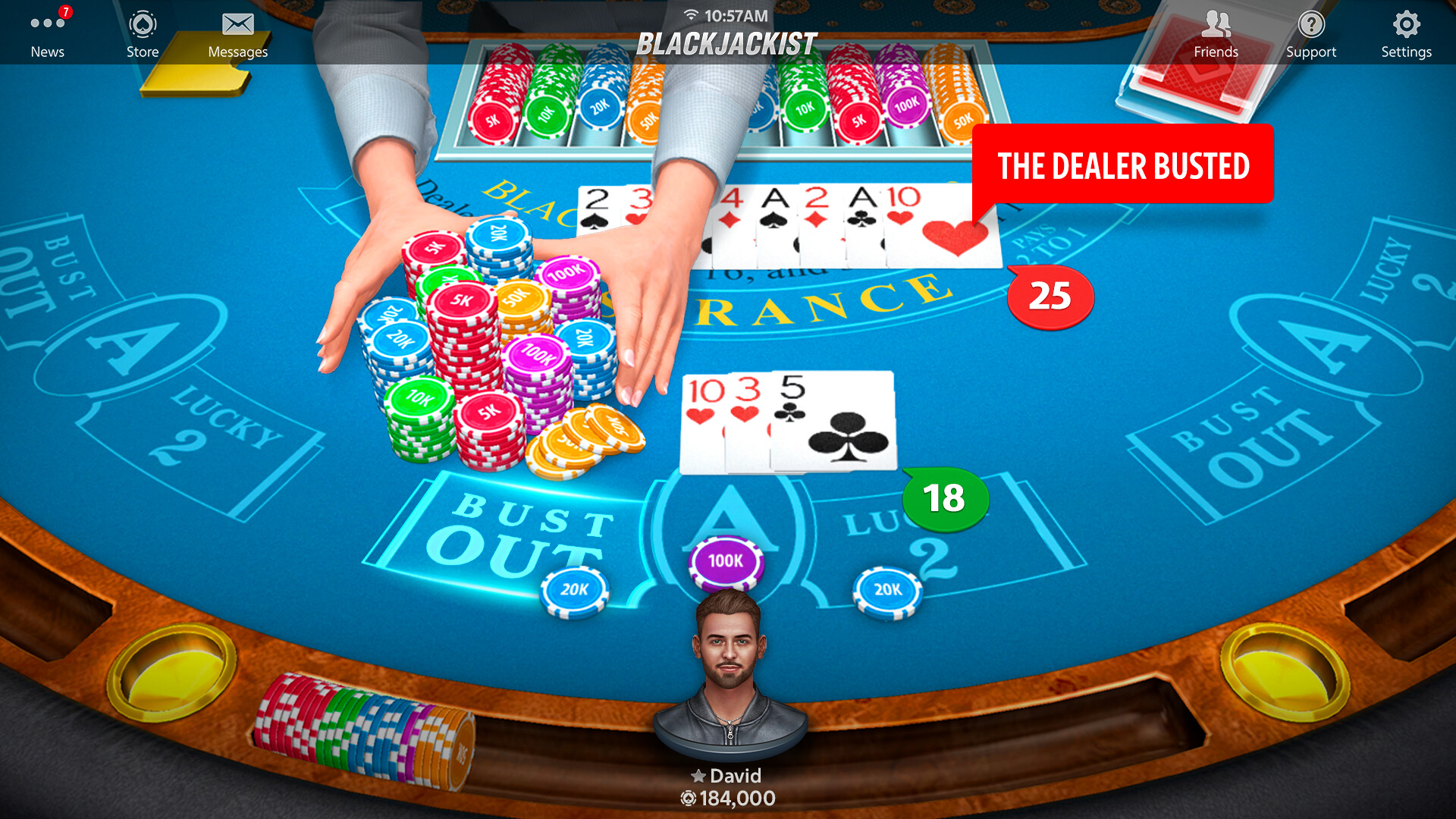This screenshot has width=1456, height=819.
Task: Click the star beside David's name
Action: coord(697,776)
